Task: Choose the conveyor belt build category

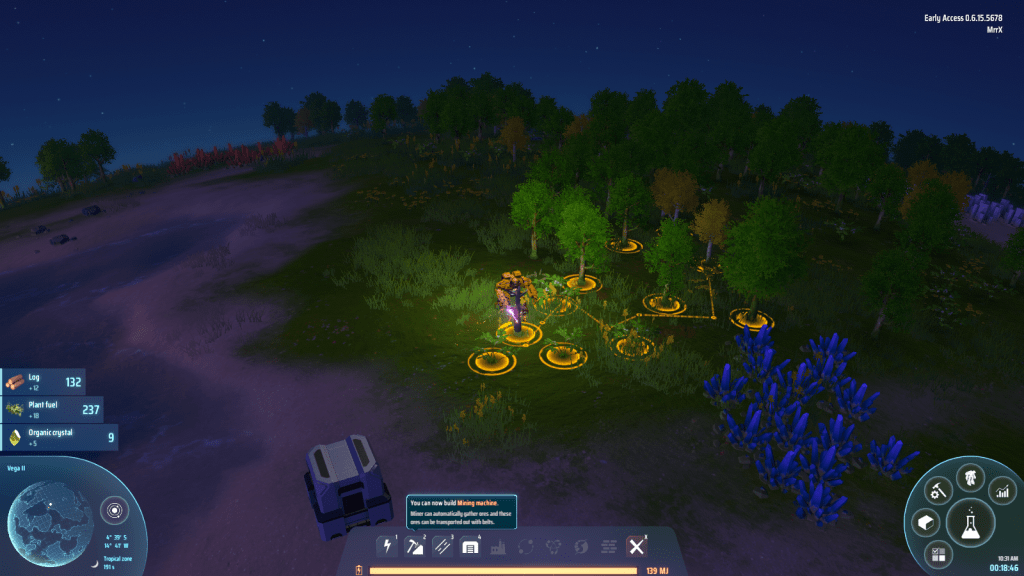Action: 443,546
